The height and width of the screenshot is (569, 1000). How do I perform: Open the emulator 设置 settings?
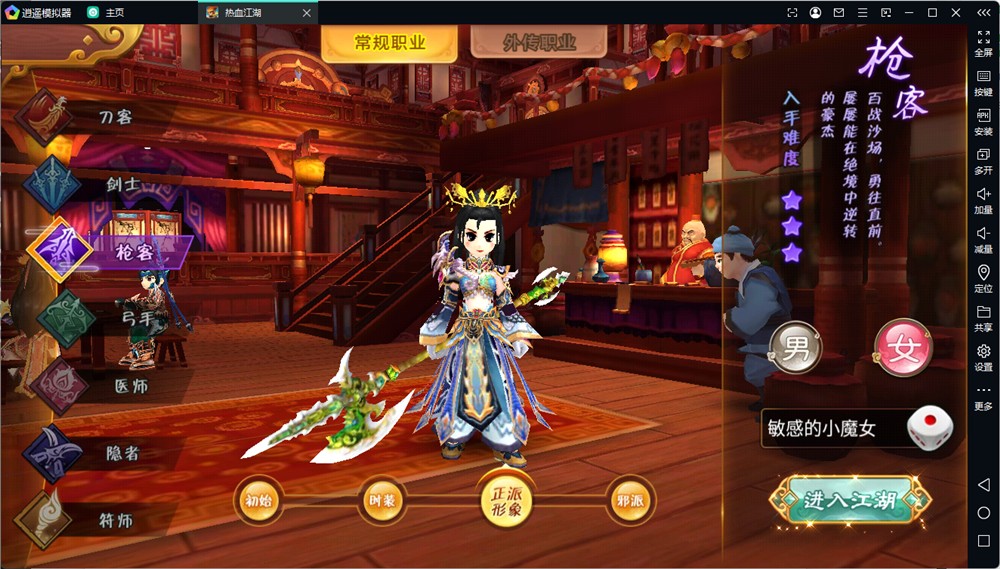click(983, 356)
